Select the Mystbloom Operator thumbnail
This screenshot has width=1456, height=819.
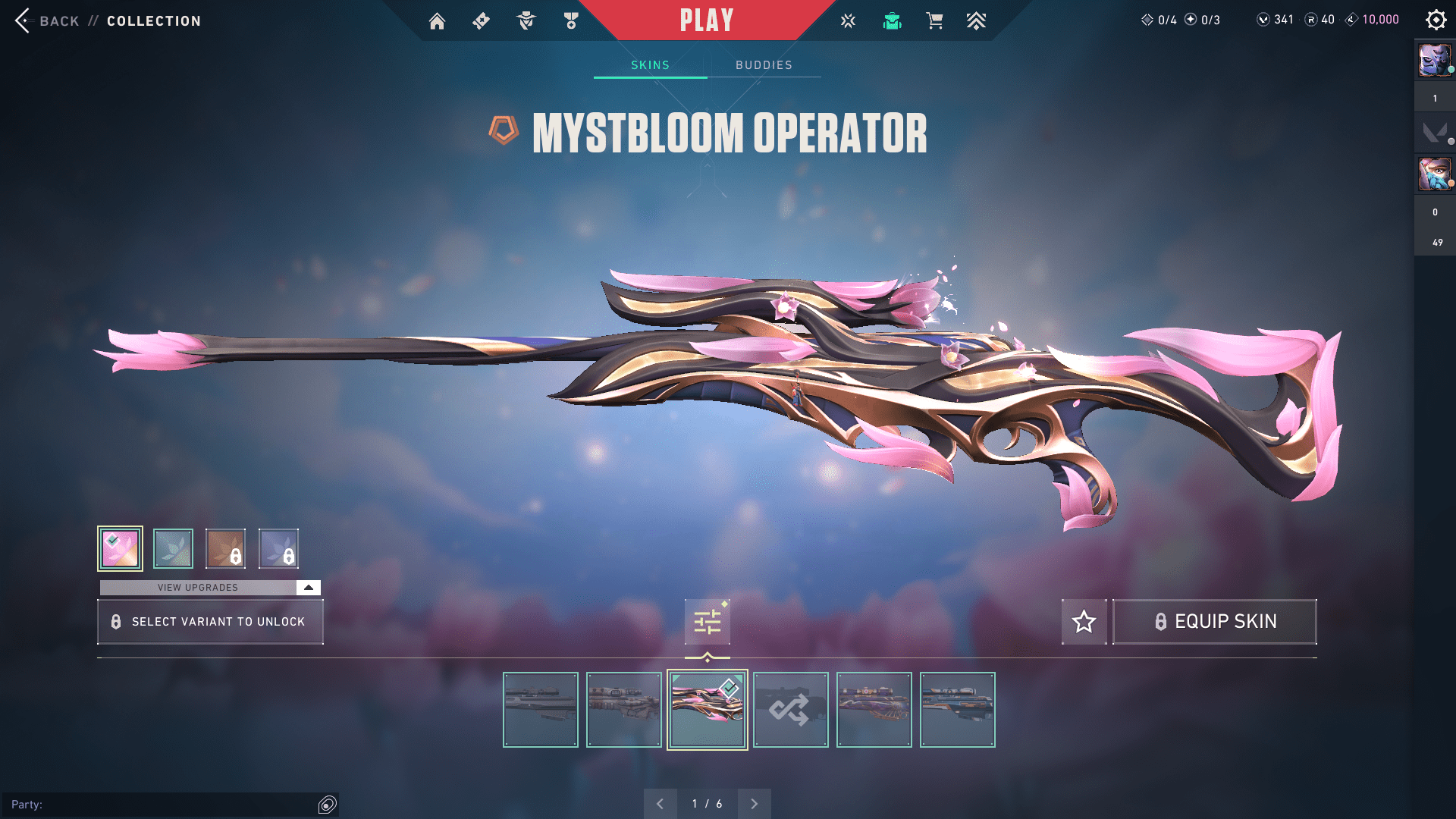tap(707, 710)
